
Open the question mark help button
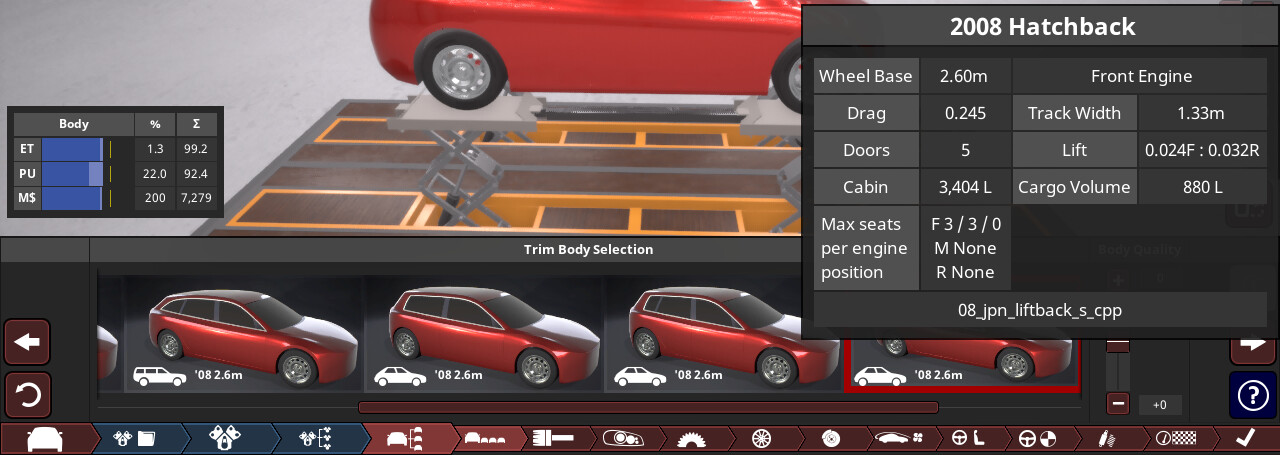[1252, 395]
